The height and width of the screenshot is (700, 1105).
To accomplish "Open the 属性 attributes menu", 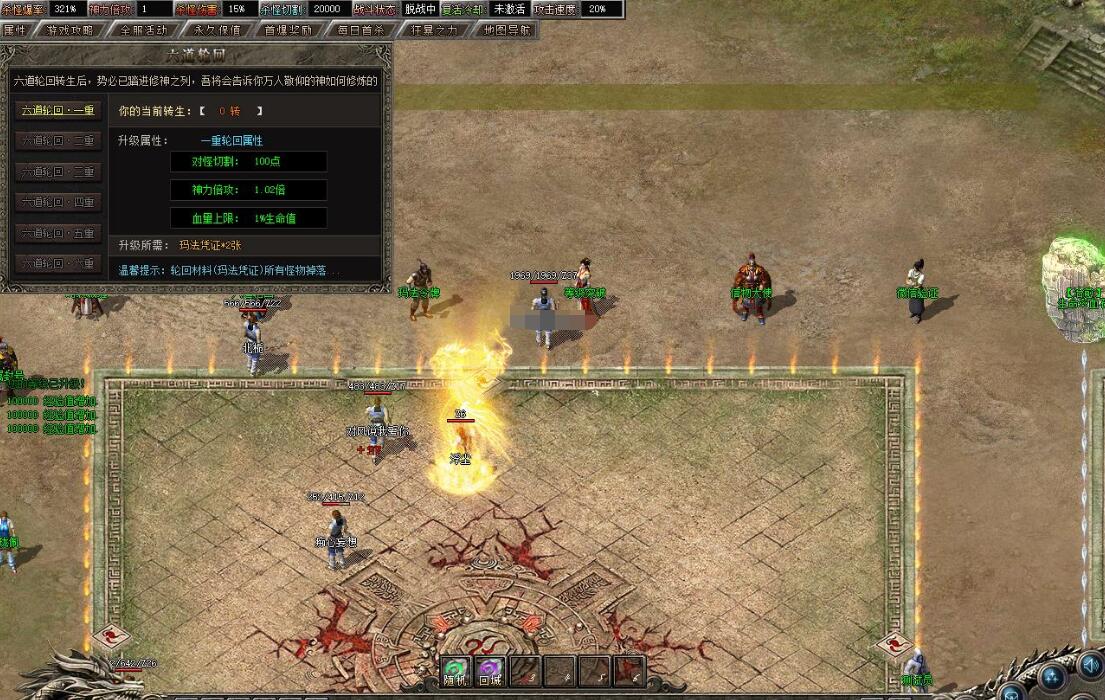I will point(15,30).
